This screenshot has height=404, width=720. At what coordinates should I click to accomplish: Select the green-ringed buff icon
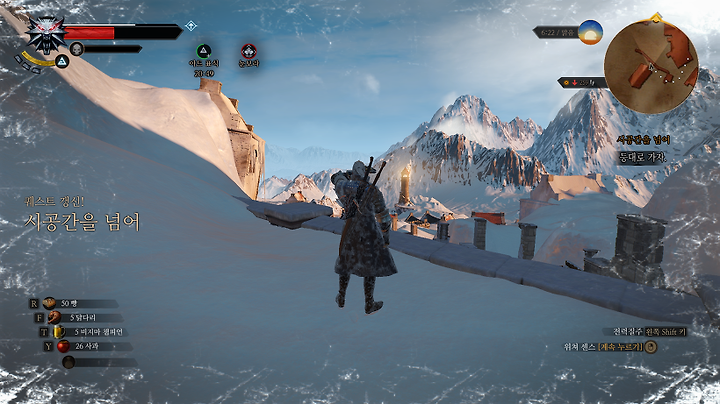click(203, 50)
